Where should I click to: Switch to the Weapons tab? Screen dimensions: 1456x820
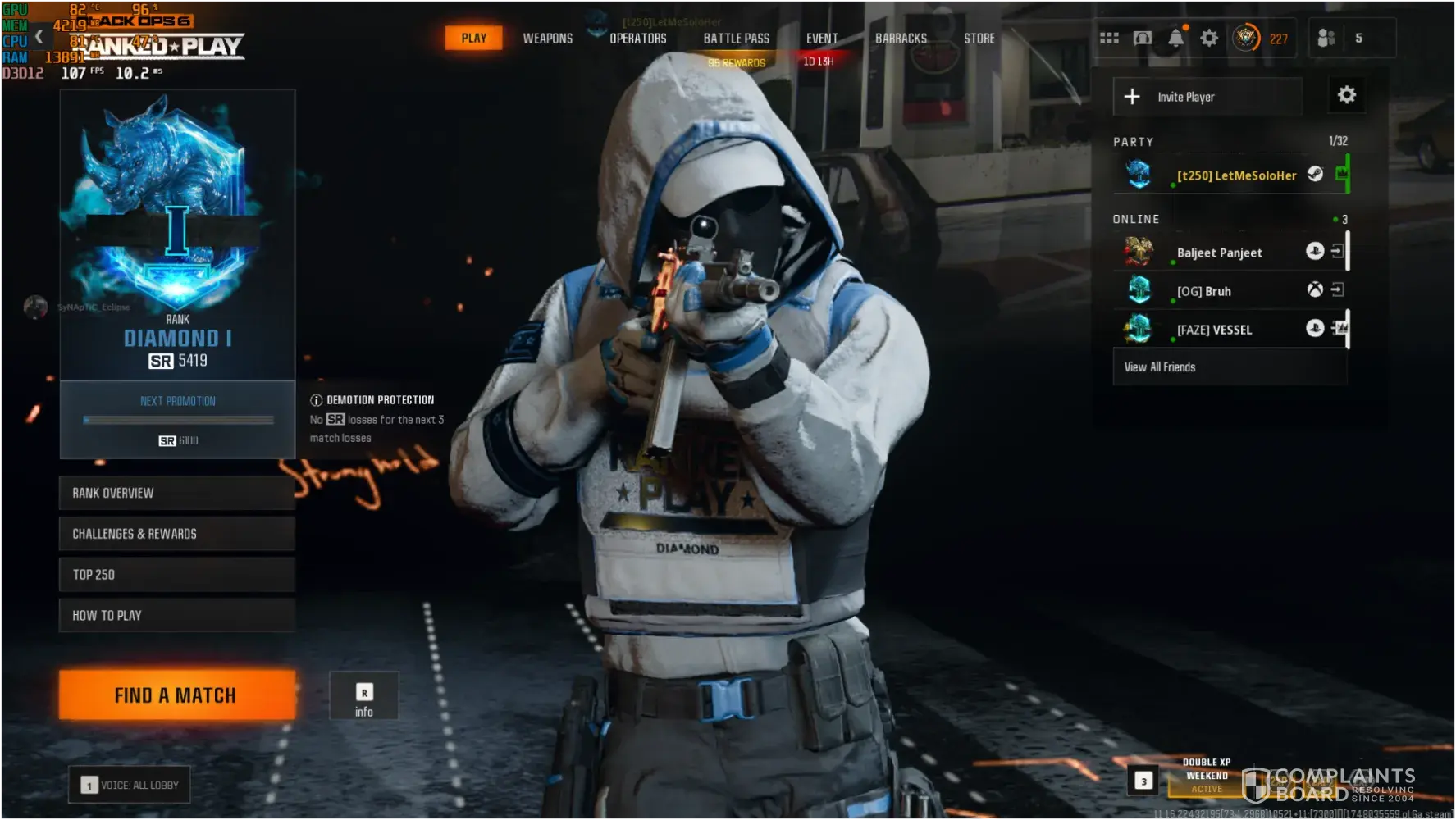(548, 39)
